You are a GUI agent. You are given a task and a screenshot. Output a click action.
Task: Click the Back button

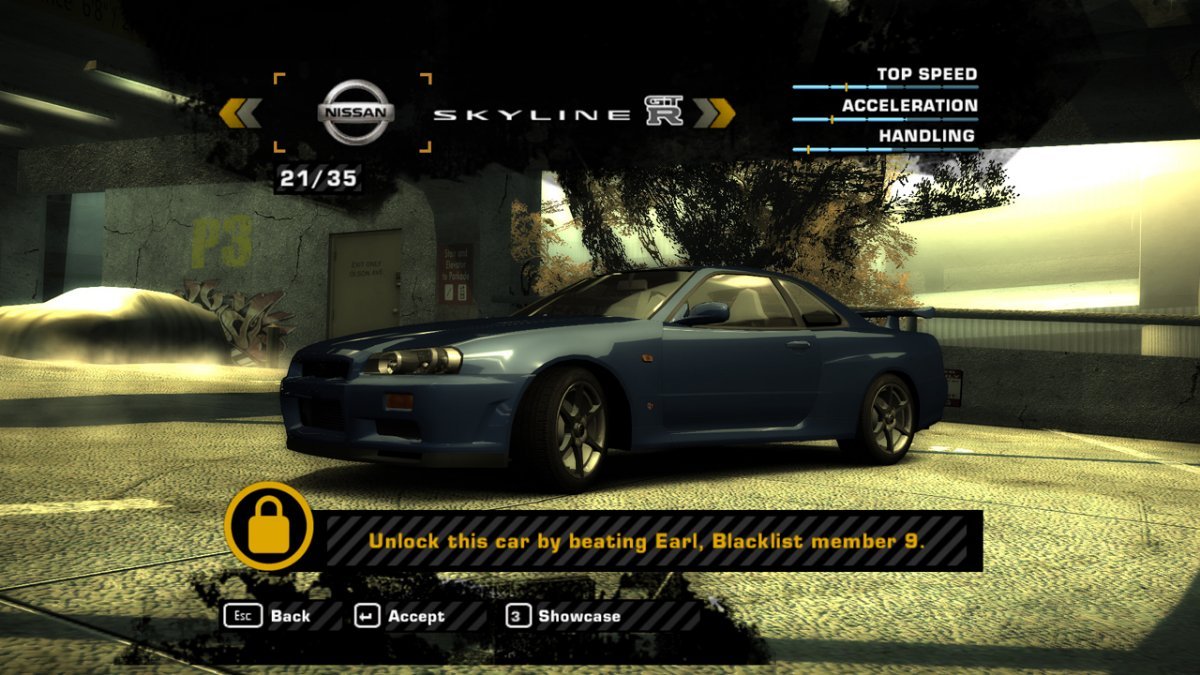(268, 616)
